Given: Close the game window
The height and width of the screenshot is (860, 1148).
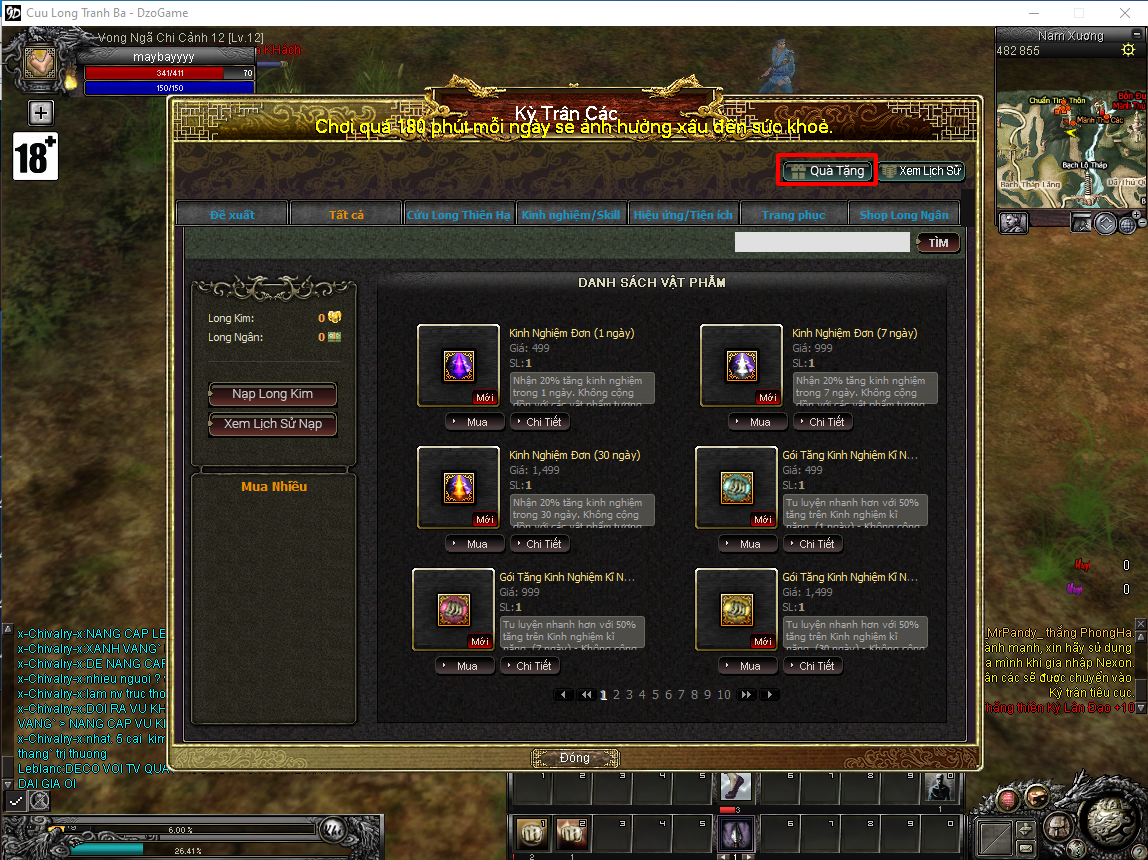Looking at the screenshot, I should [x=1124, y=13].
